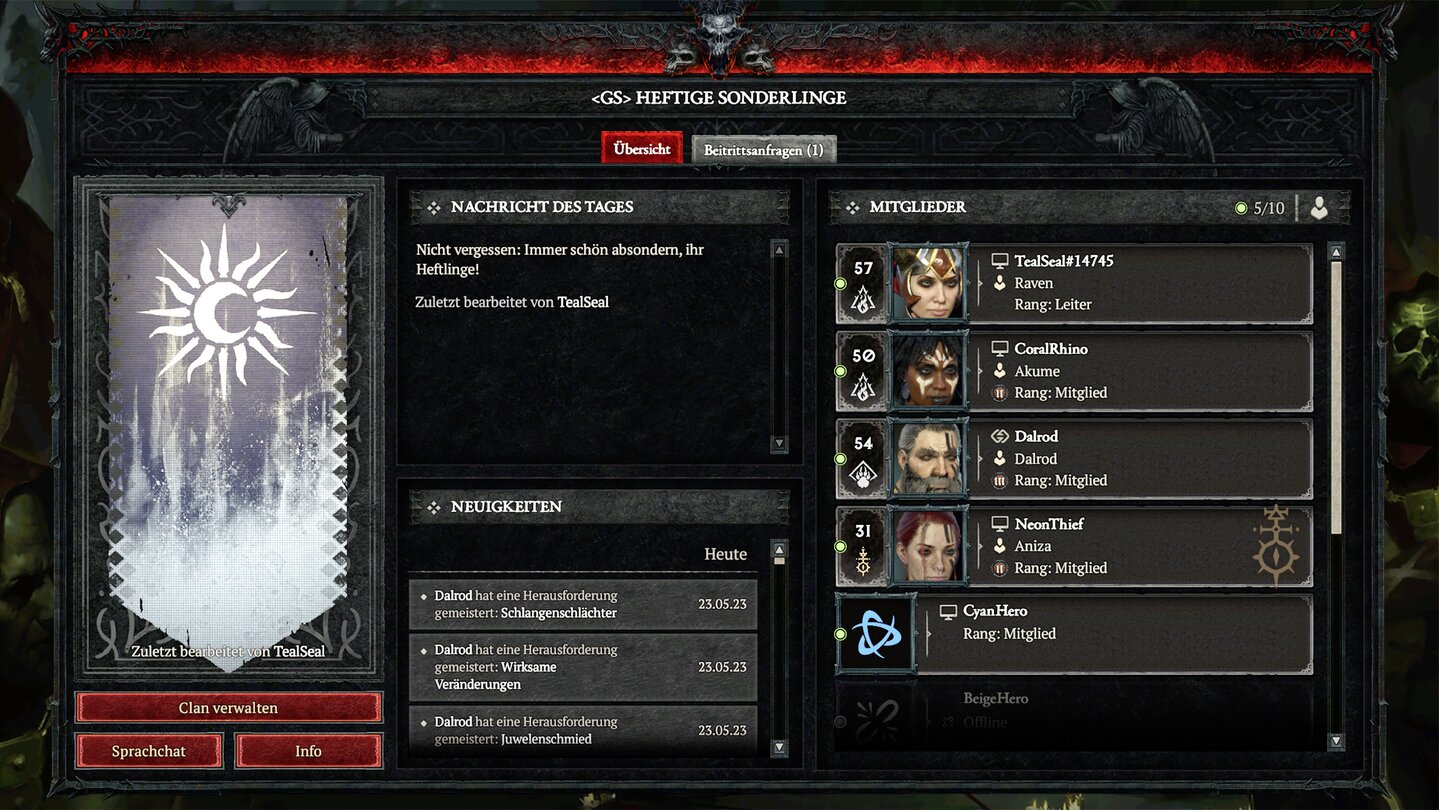Click the green online indicator beside CoralRhino
This screenshot has width=1439, height=810.
tap(840, 371)
